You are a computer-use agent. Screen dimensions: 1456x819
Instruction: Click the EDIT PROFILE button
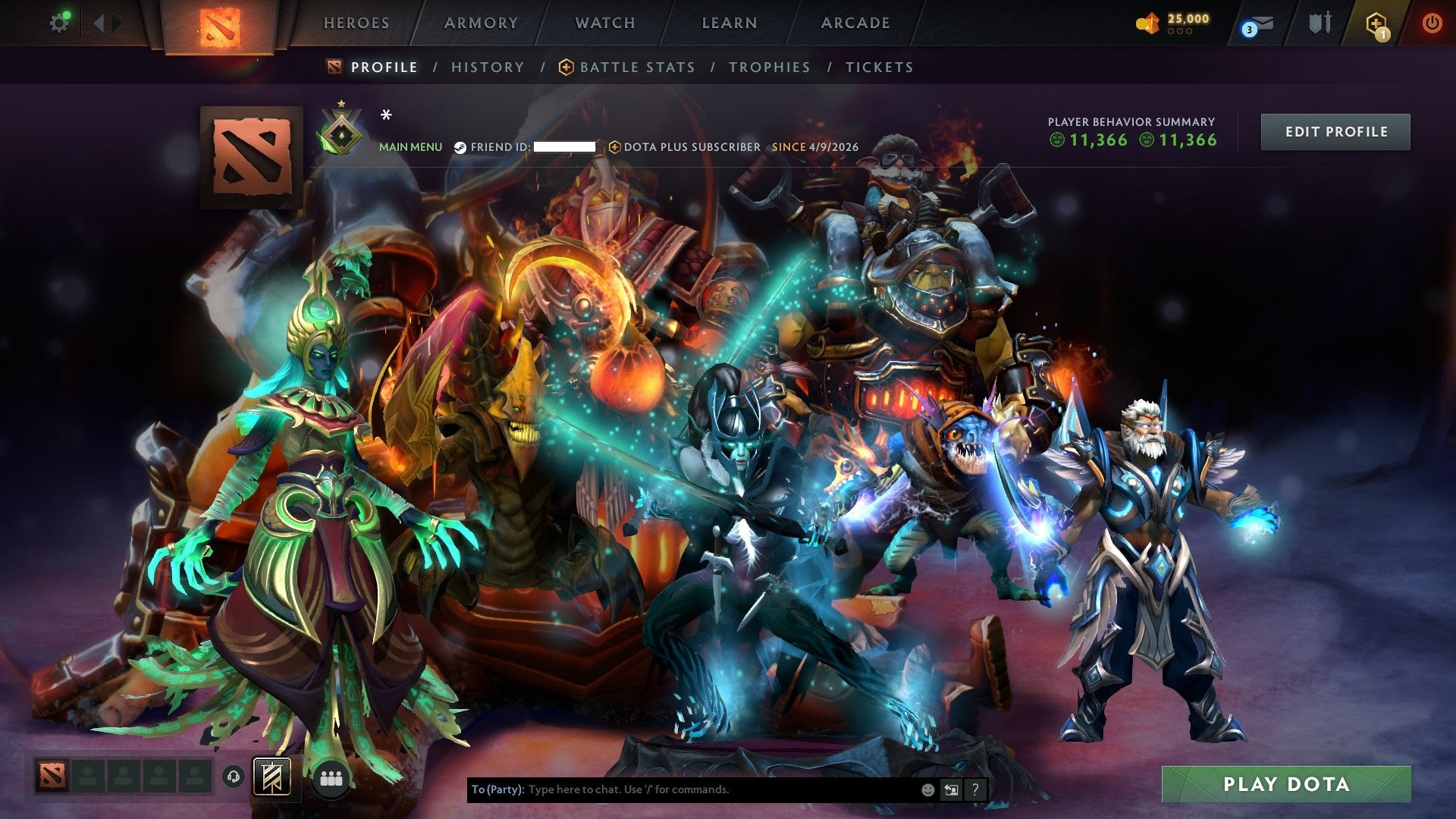pos(1335,131)
